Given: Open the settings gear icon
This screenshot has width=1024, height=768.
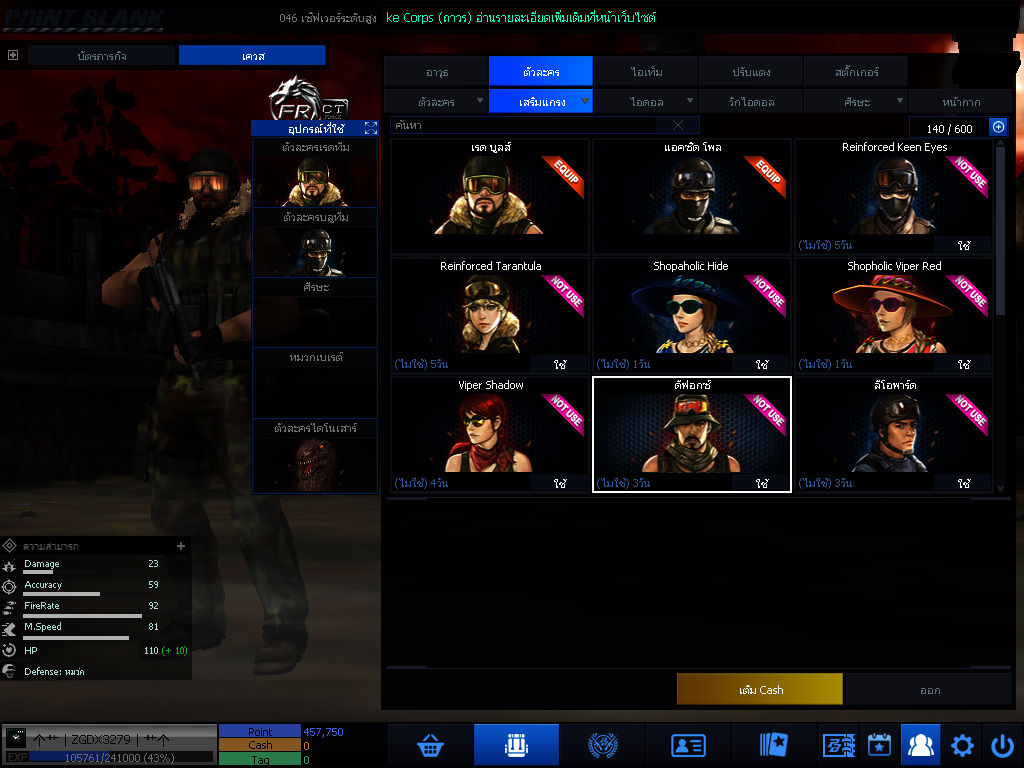Looking at the screenshot, I should click(x=962, y=745).
